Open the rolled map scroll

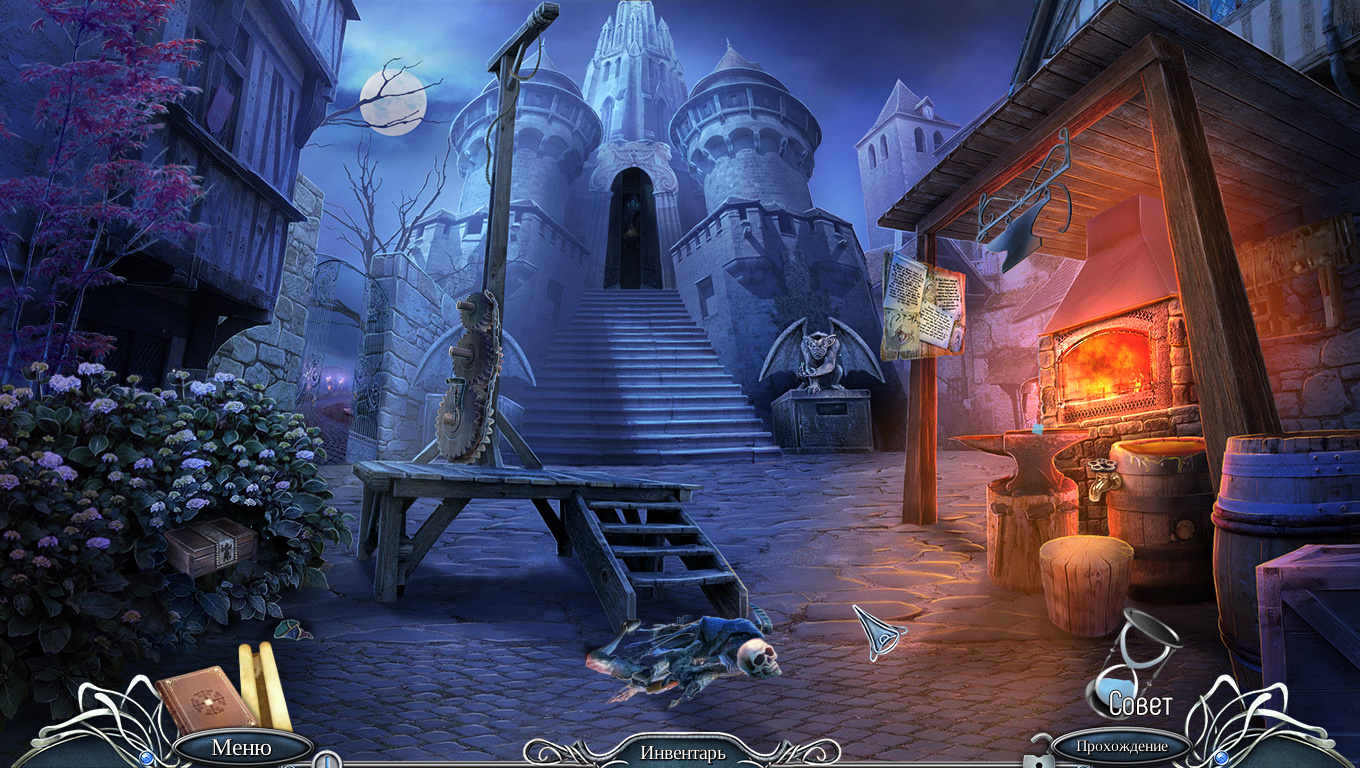(264, 685)
